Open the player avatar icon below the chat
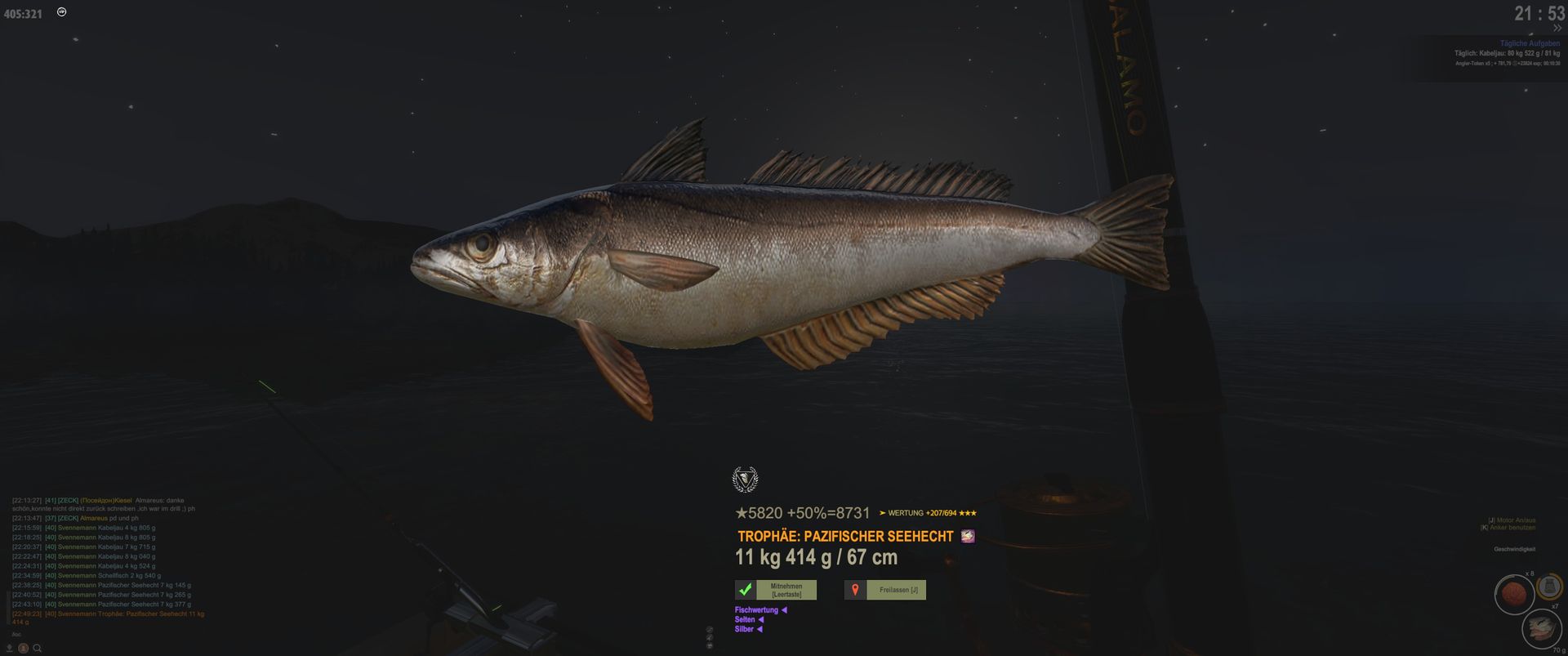This screenshot has height=656, width=1568. [24, 649]
